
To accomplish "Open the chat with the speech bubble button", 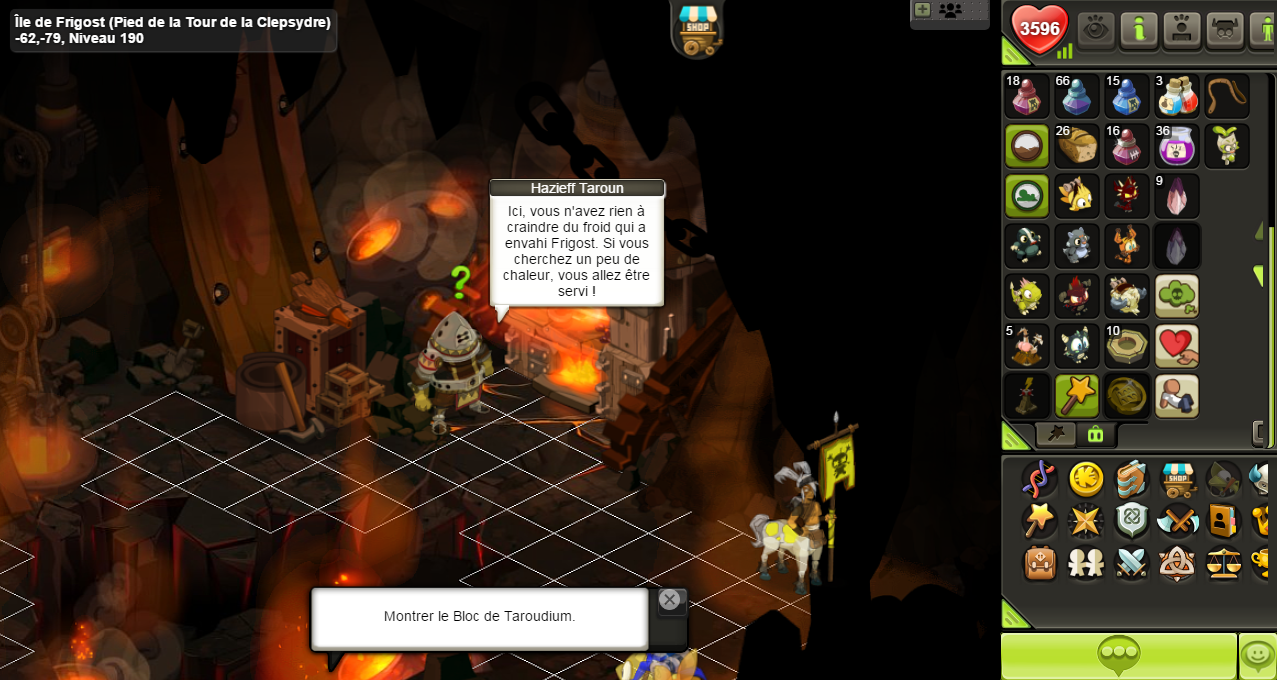I will tap(1118, 656).
